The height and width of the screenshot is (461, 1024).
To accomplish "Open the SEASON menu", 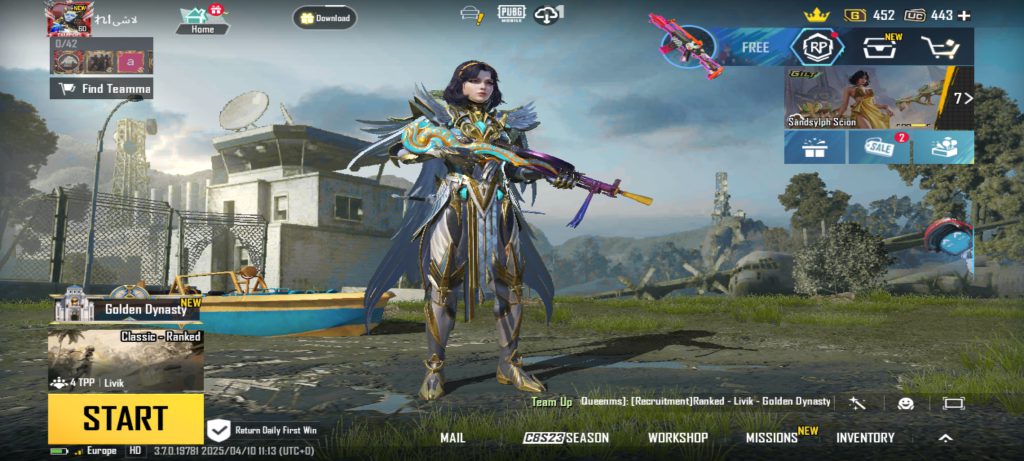I will coord(566,437).
